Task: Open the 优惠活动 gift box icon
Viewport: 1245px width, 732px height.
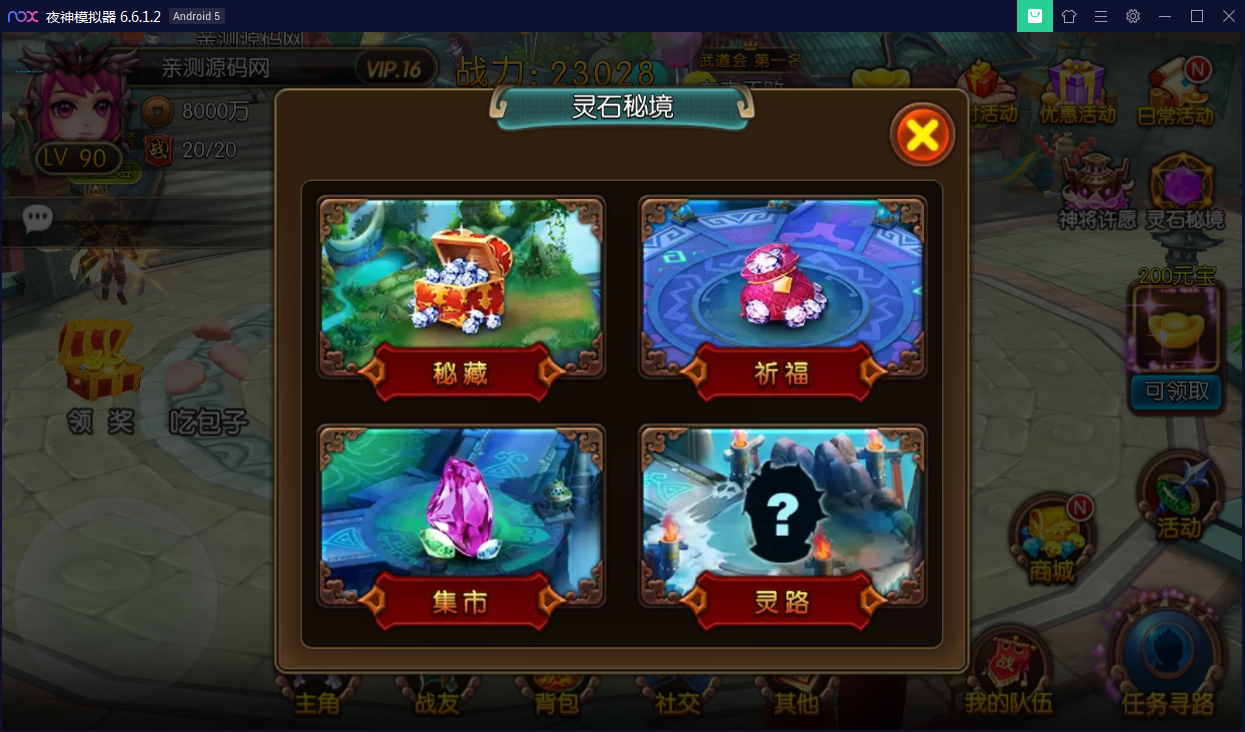Action: [1077, 90]
